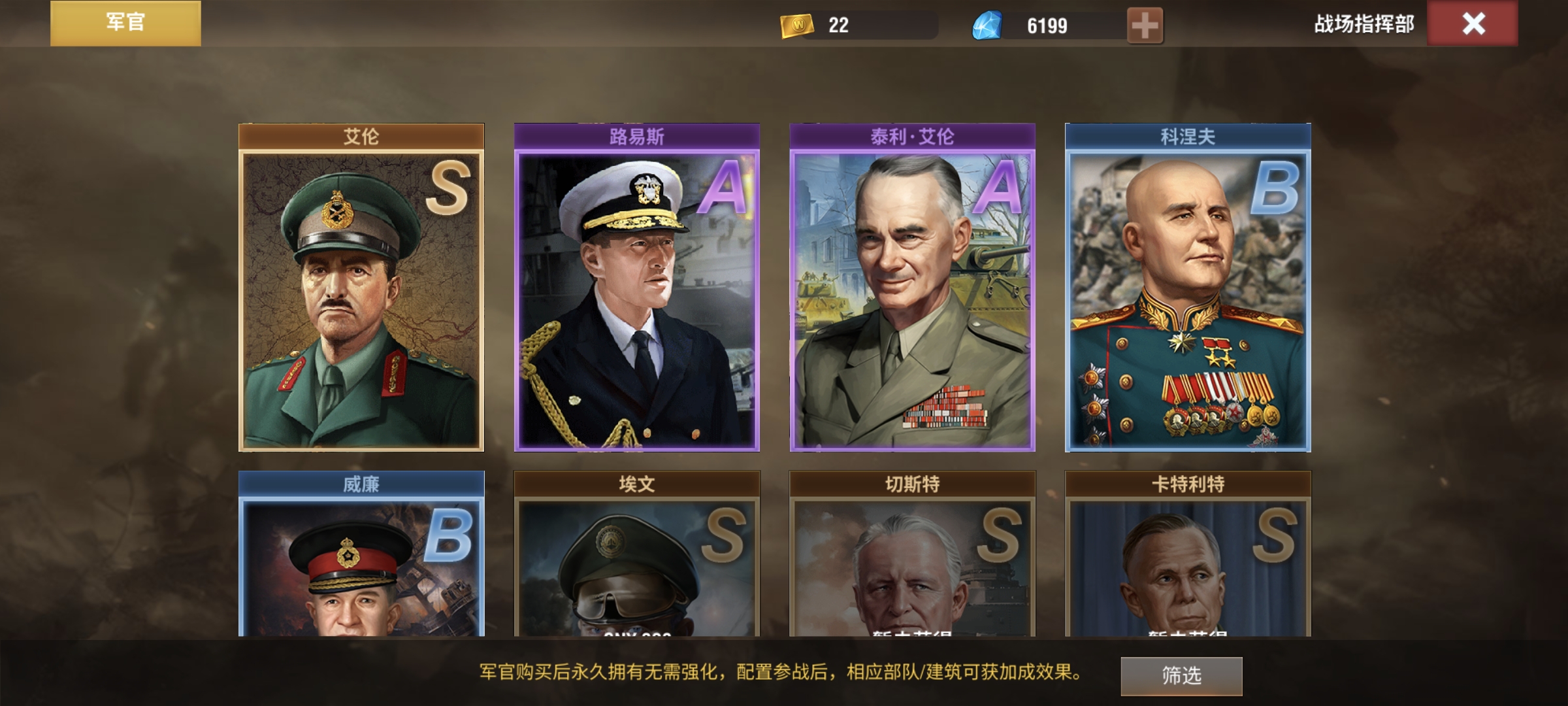Screen dimensions: 1568x706
Task: Close the officers screen with the red X
Action: coord(1473,24)
